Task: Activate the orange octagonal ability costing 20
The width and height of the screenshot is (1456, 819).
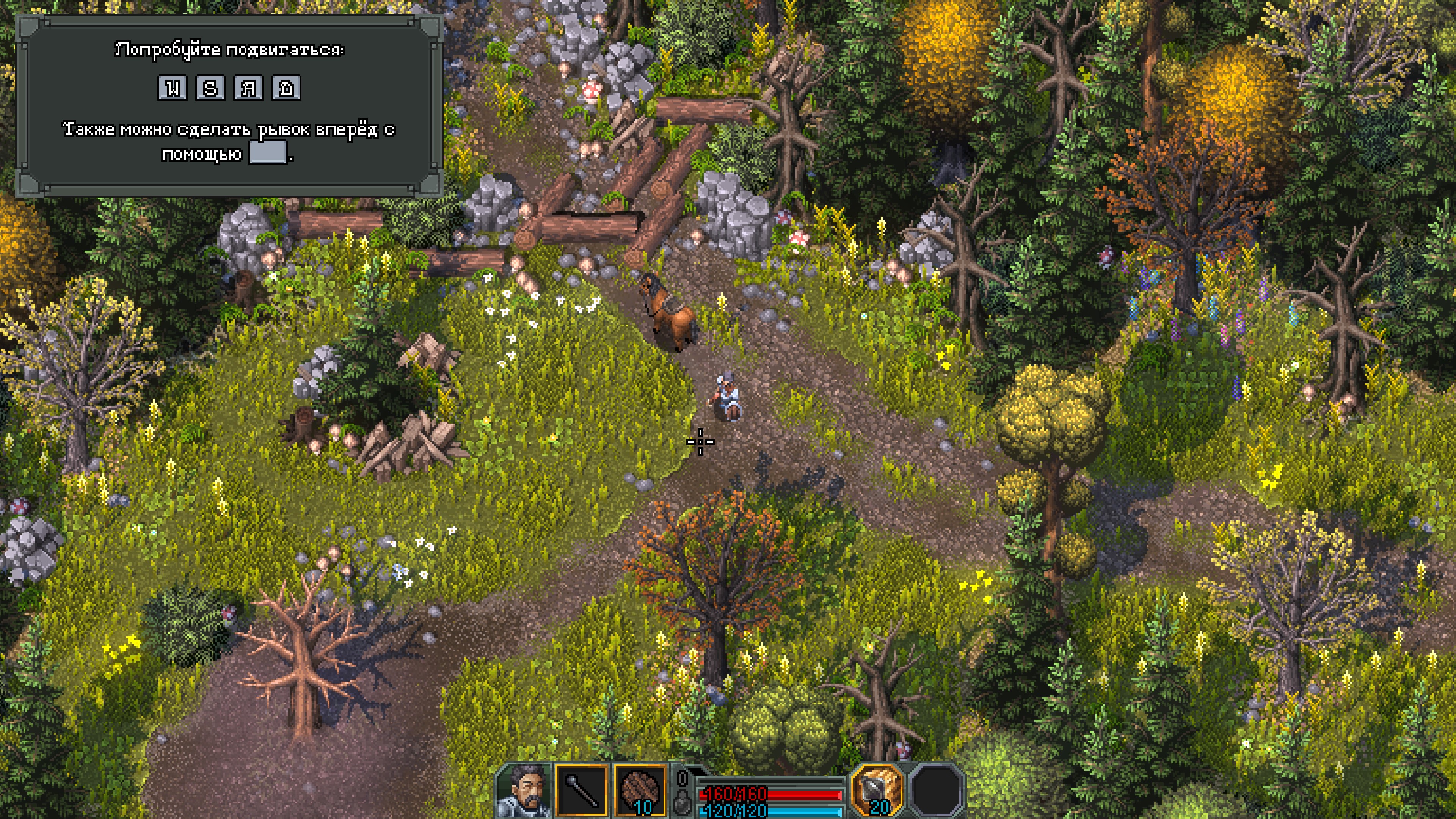Action: coord(877,790)
